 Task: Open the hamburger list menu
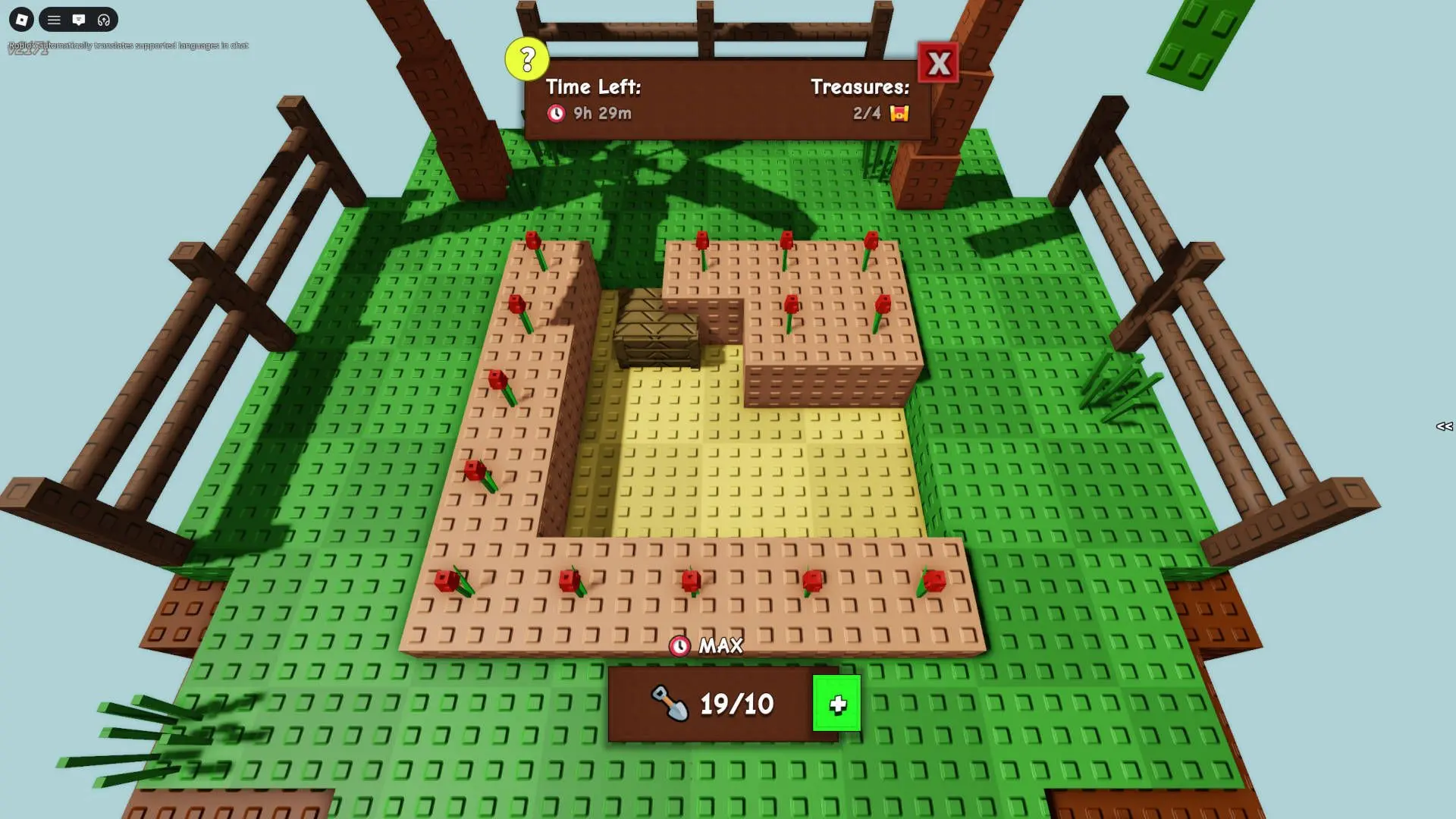point(54,20)
